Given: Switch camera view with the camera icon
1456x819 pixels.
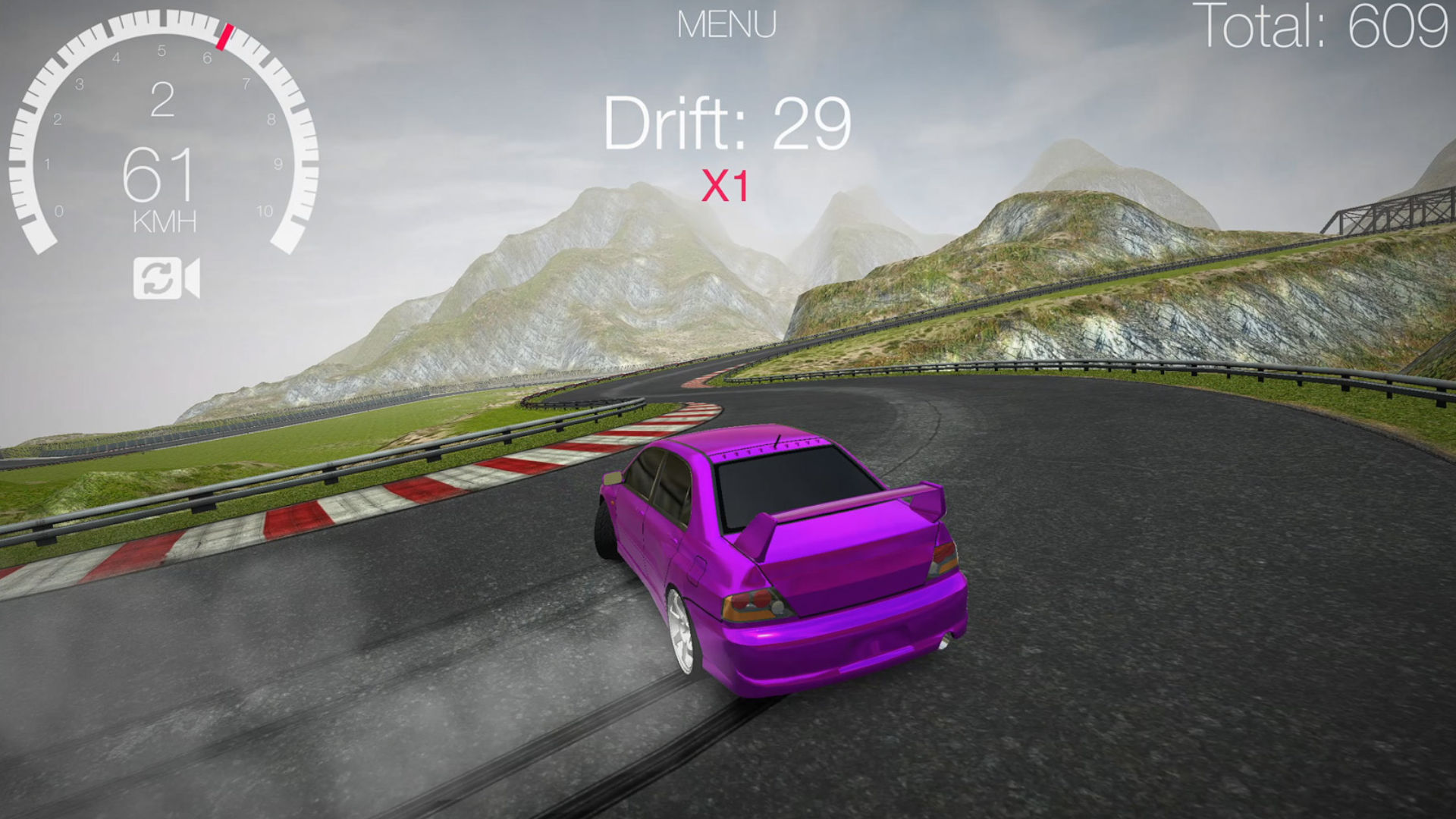Looking at the screenshot, I should coord(166,278).
